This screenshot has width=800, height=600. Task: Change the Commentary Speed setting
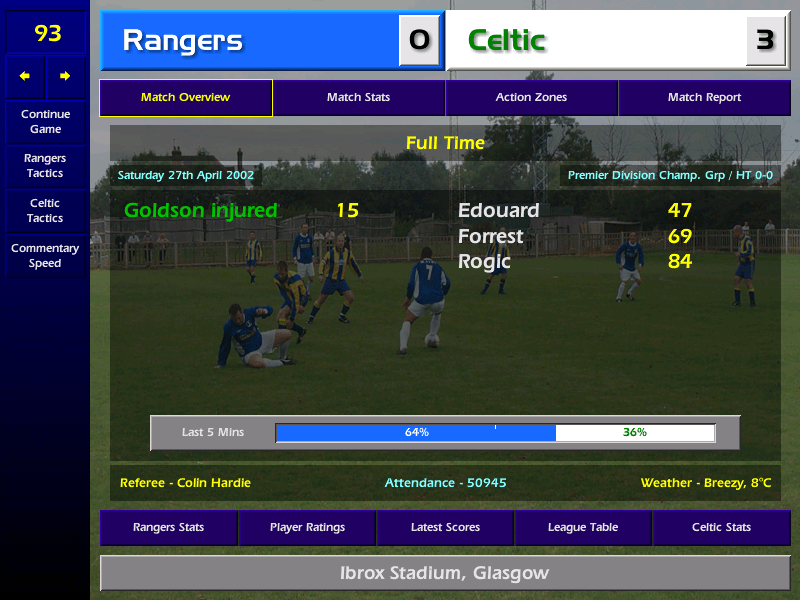click(x=45, y=256)
